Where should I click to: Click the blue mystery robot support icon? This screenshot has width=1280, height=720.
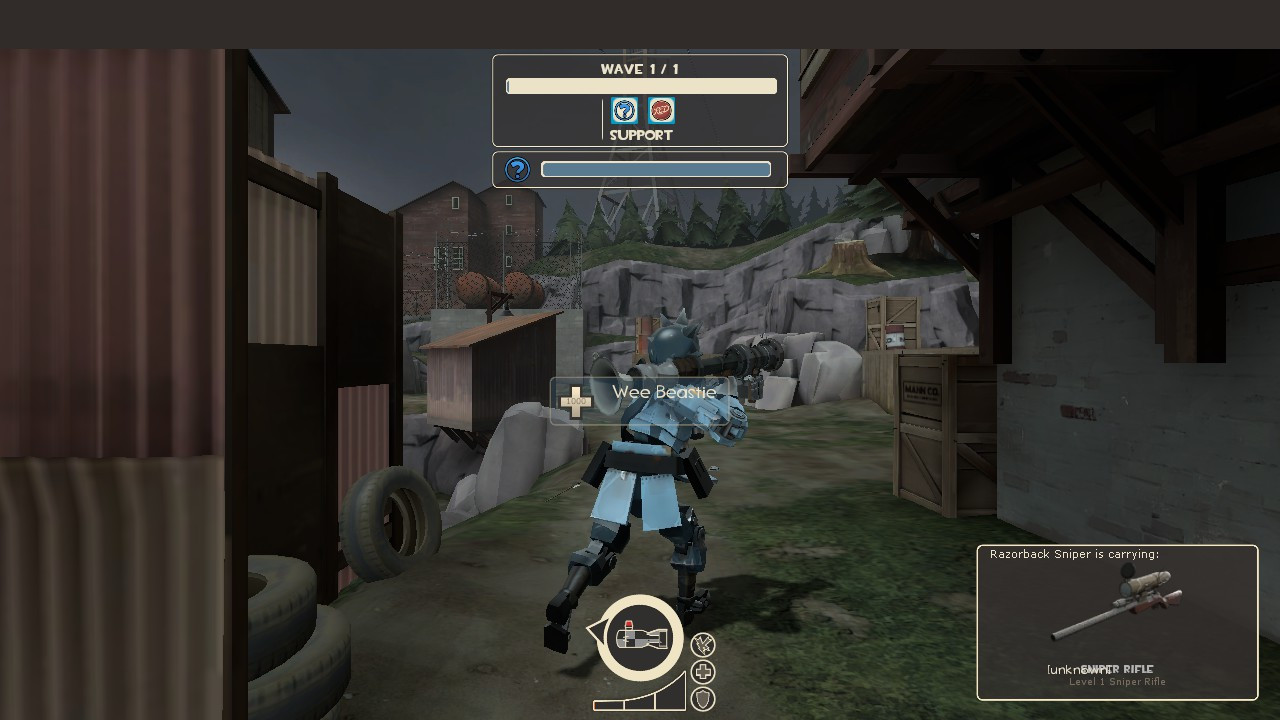[623, 110]
